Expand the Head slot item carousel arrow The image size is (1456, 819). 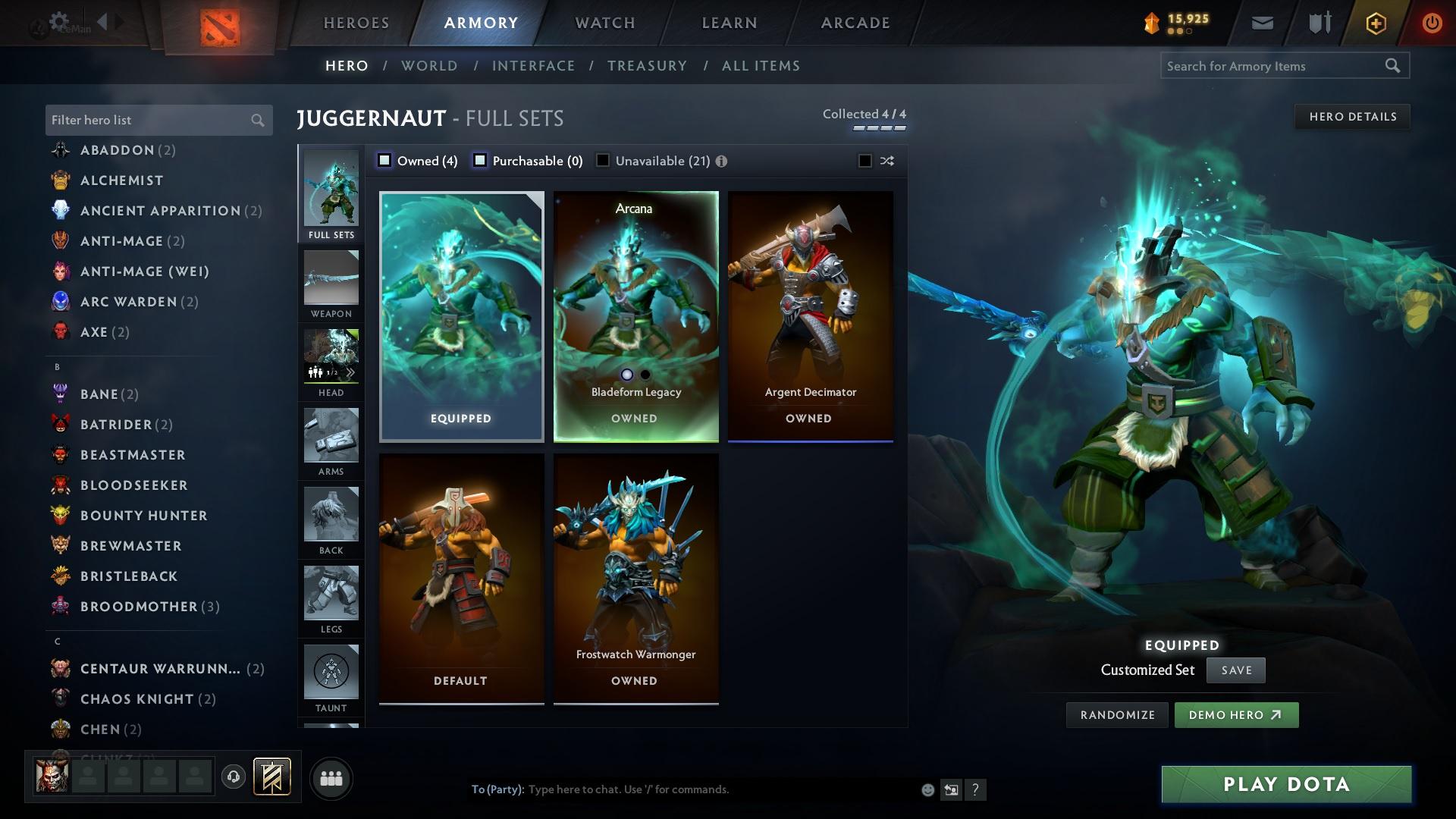[x=350, y=373]
